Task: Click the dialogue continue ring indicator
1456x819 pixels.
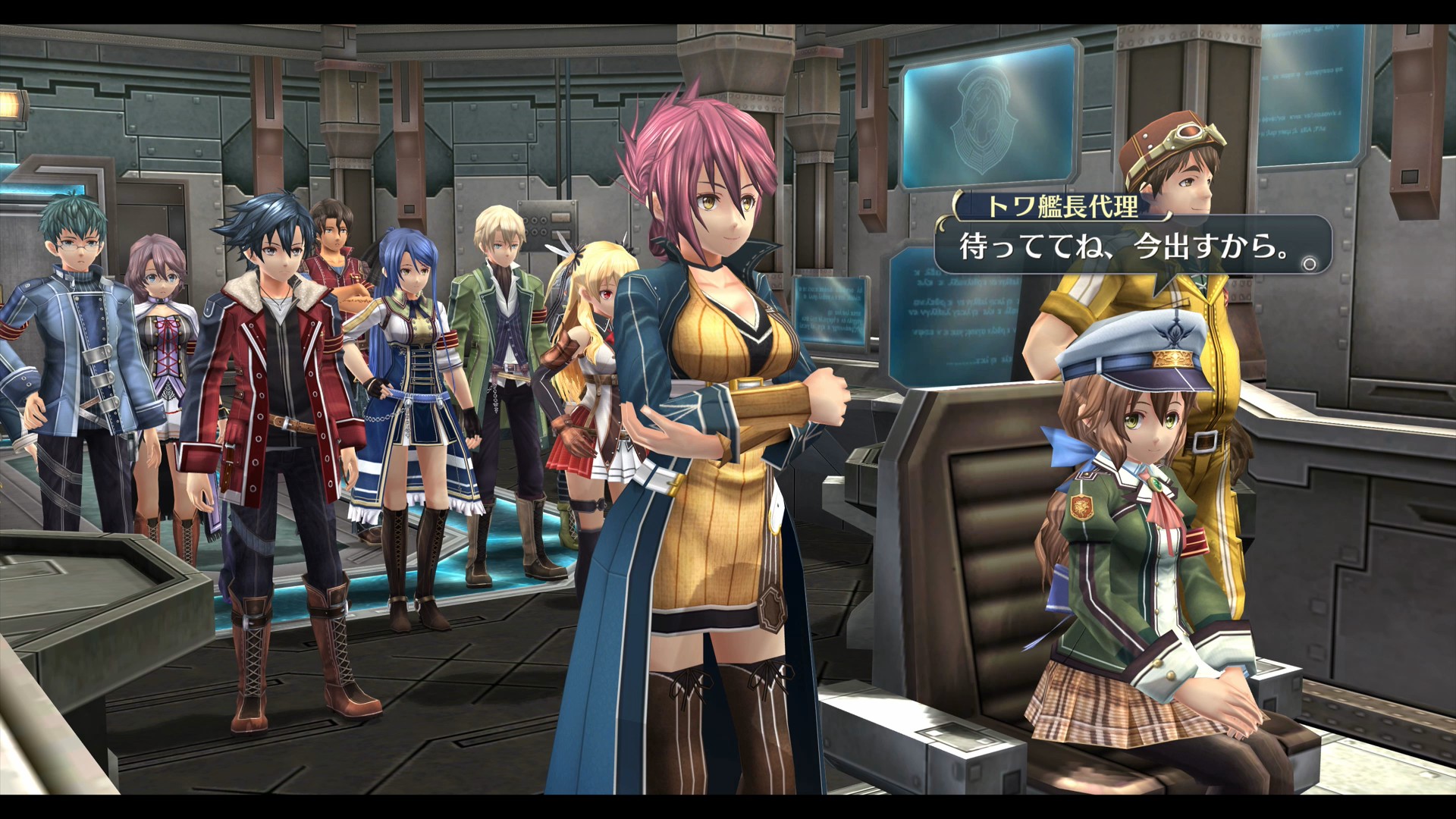Action: point(1309,265)
